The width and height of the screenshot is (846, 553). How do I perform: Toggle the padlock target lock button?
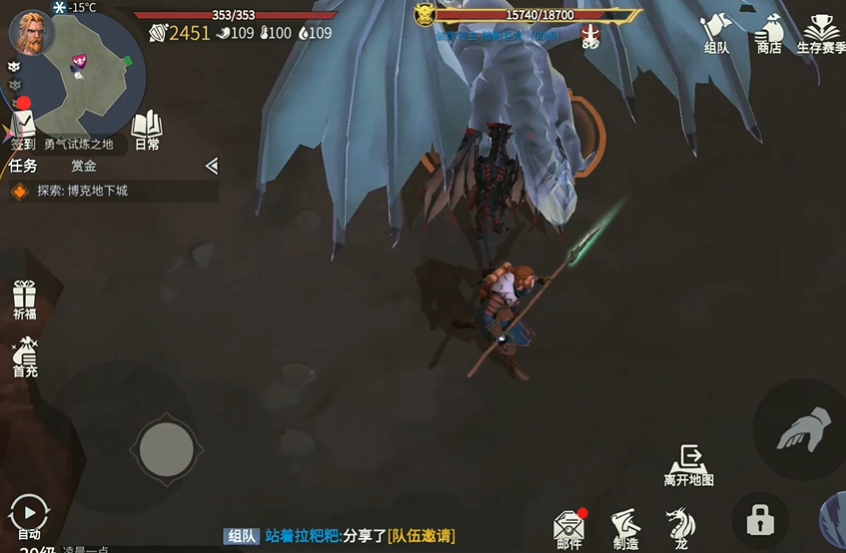(x=760, y=520)
